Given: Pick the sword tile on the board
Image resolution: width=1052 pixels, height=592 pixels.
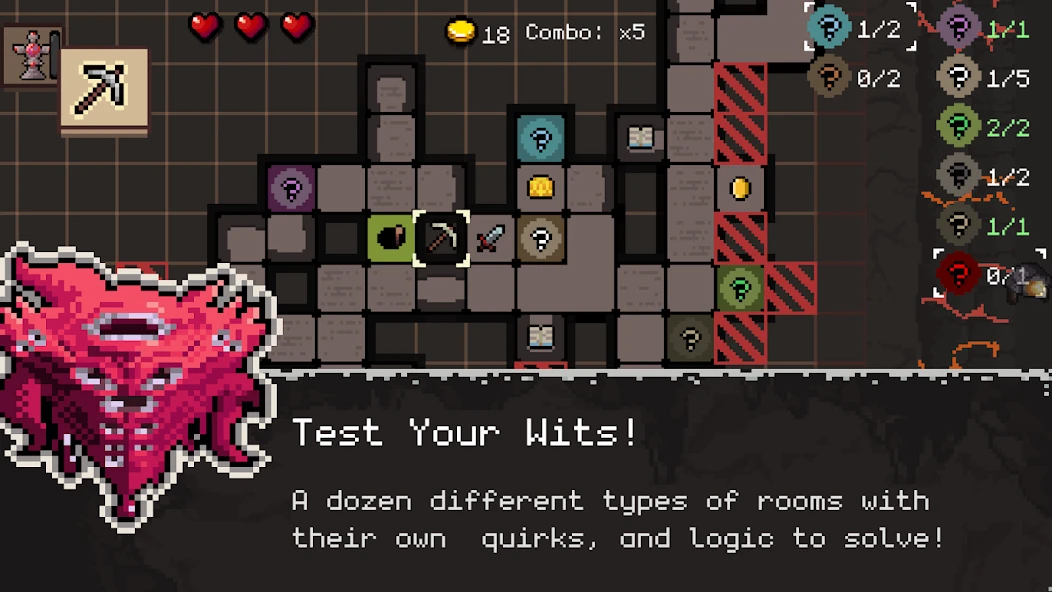Looking at the screenshot, I should [x=491, y=238].
